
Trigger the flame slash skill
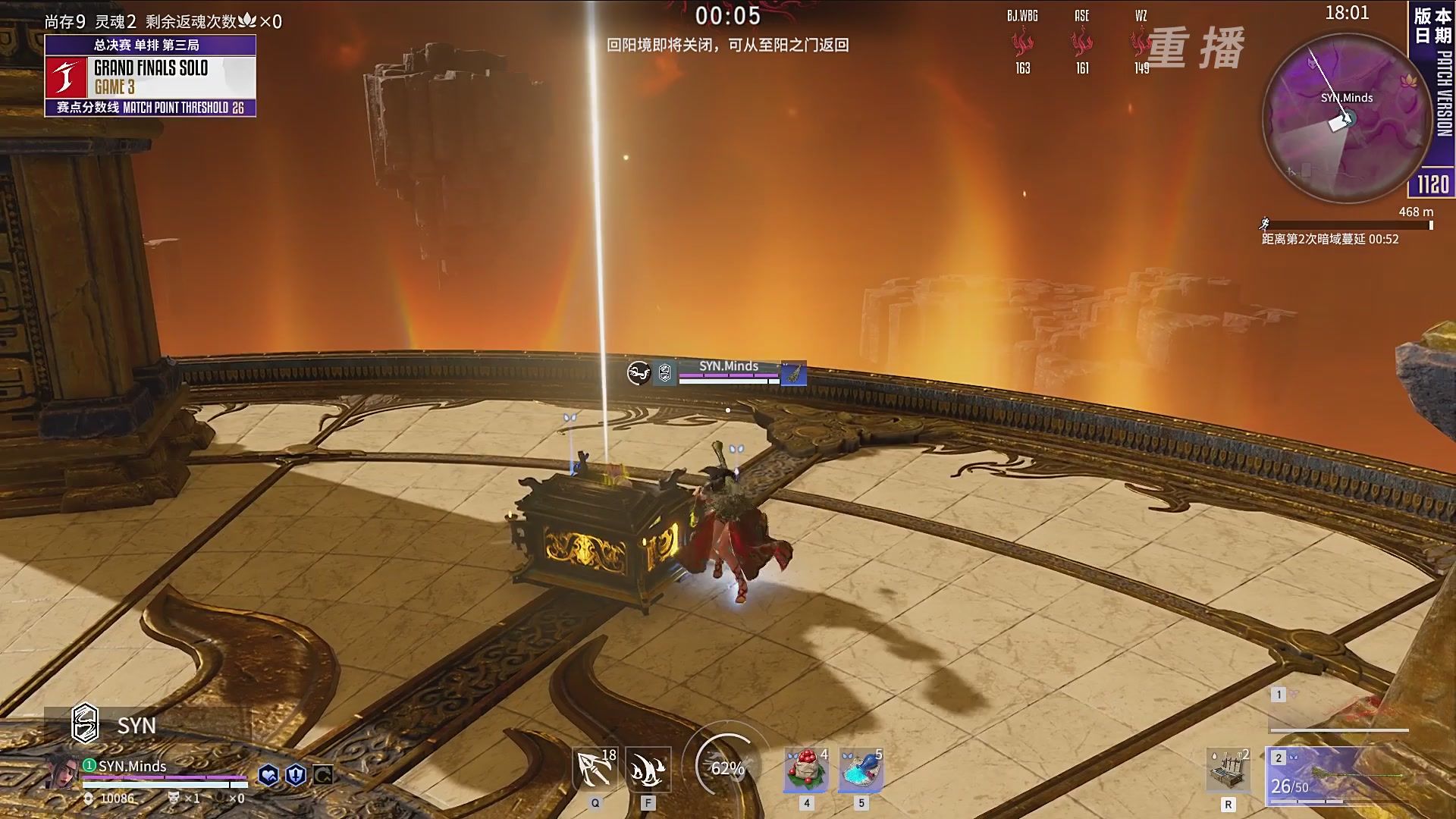click(648, 769)
